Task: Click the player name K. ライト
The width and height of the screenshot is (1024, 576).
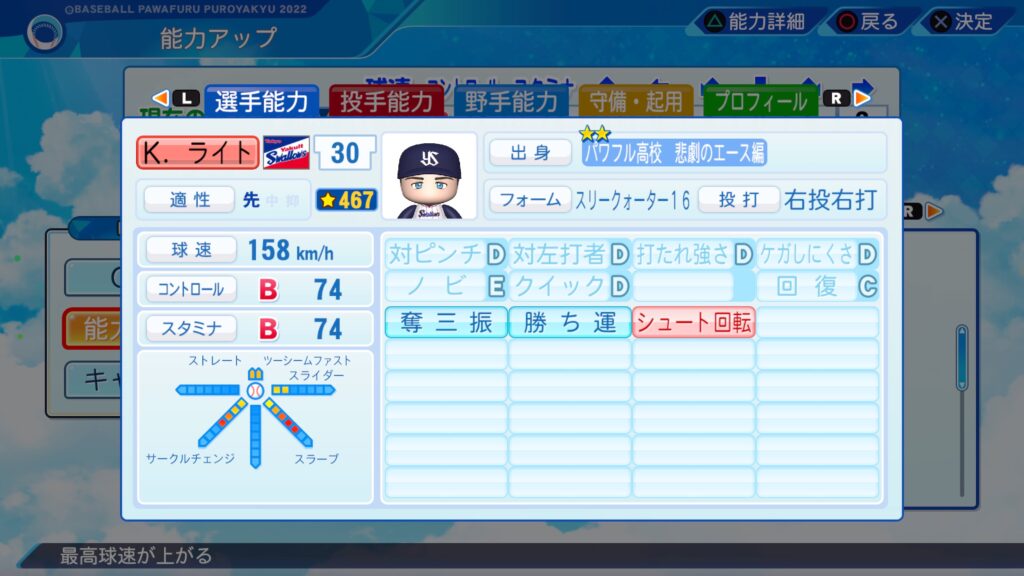Action: (198, 152)
